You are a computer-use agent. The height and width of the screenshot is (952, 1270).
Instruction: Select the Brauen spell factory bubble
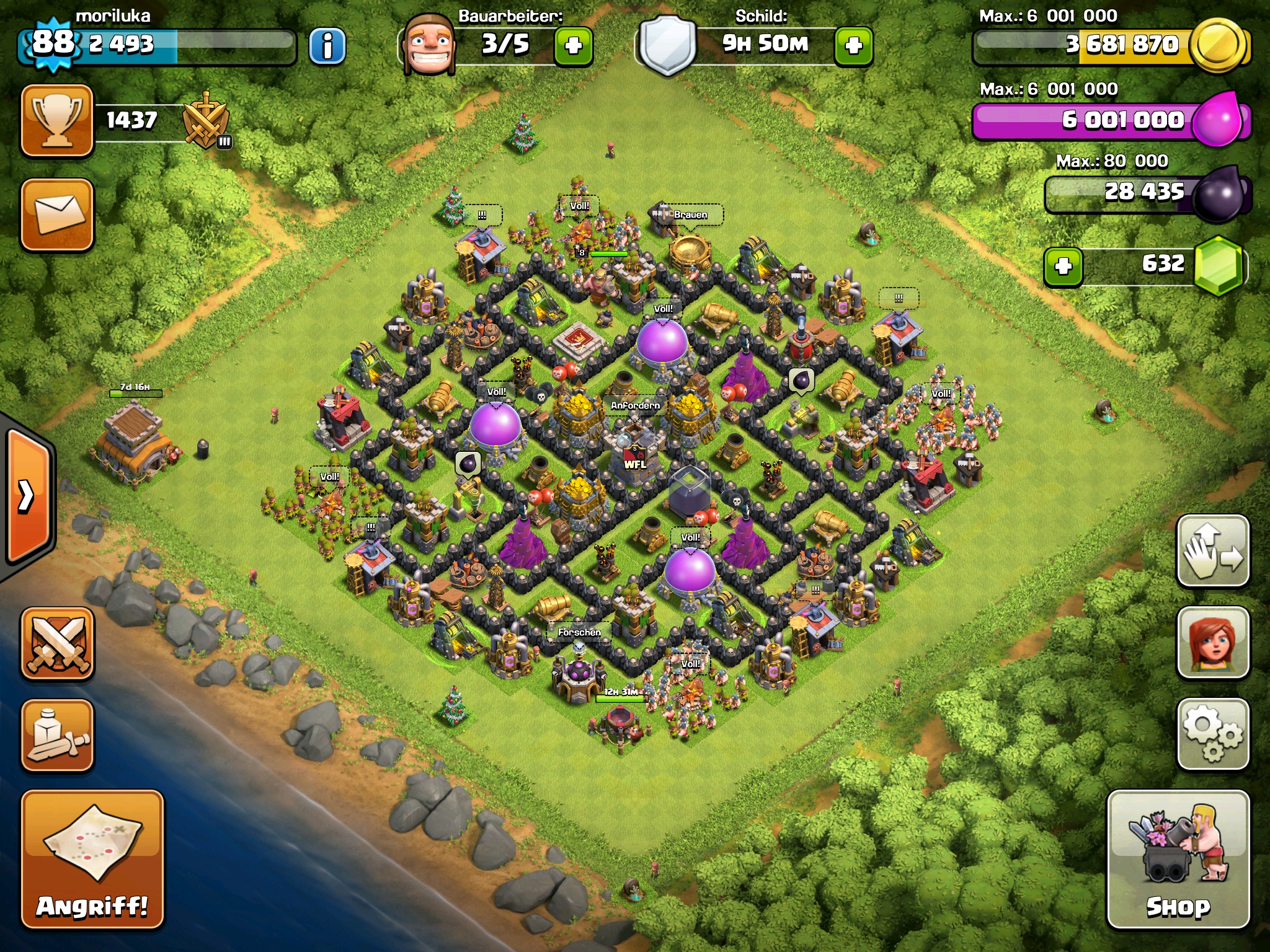point(691,215)
